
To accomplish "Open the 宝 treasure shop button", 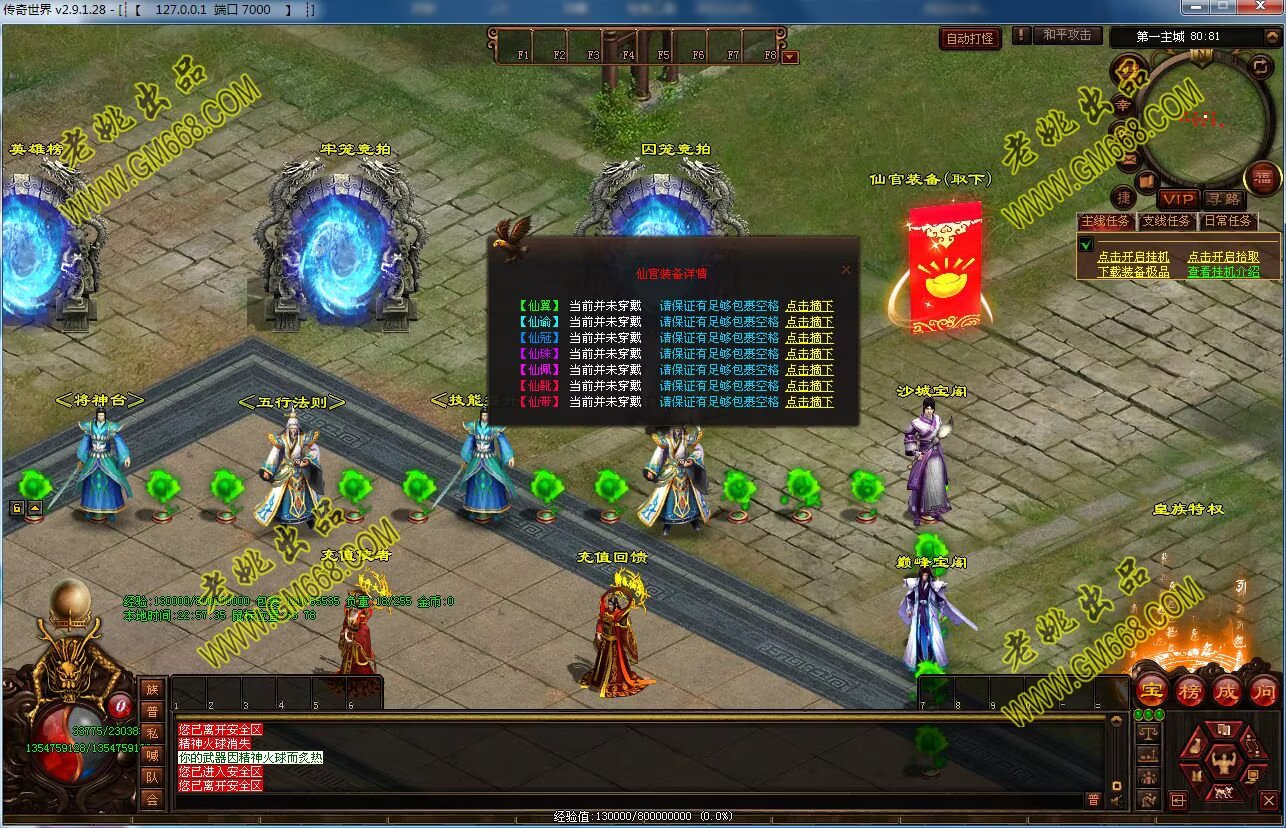I will (x=1152, y=691).
